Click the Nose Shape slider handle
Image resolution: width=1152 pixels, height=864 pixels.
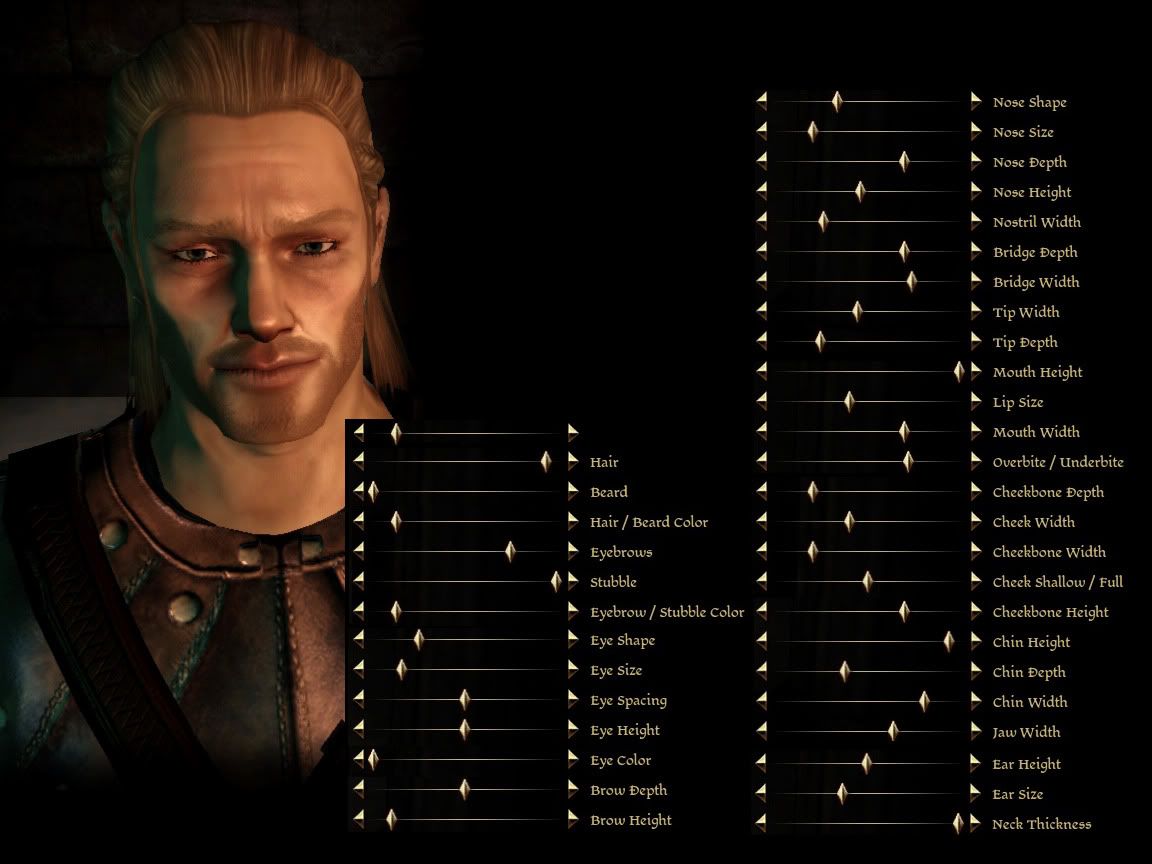coord(837,101)
